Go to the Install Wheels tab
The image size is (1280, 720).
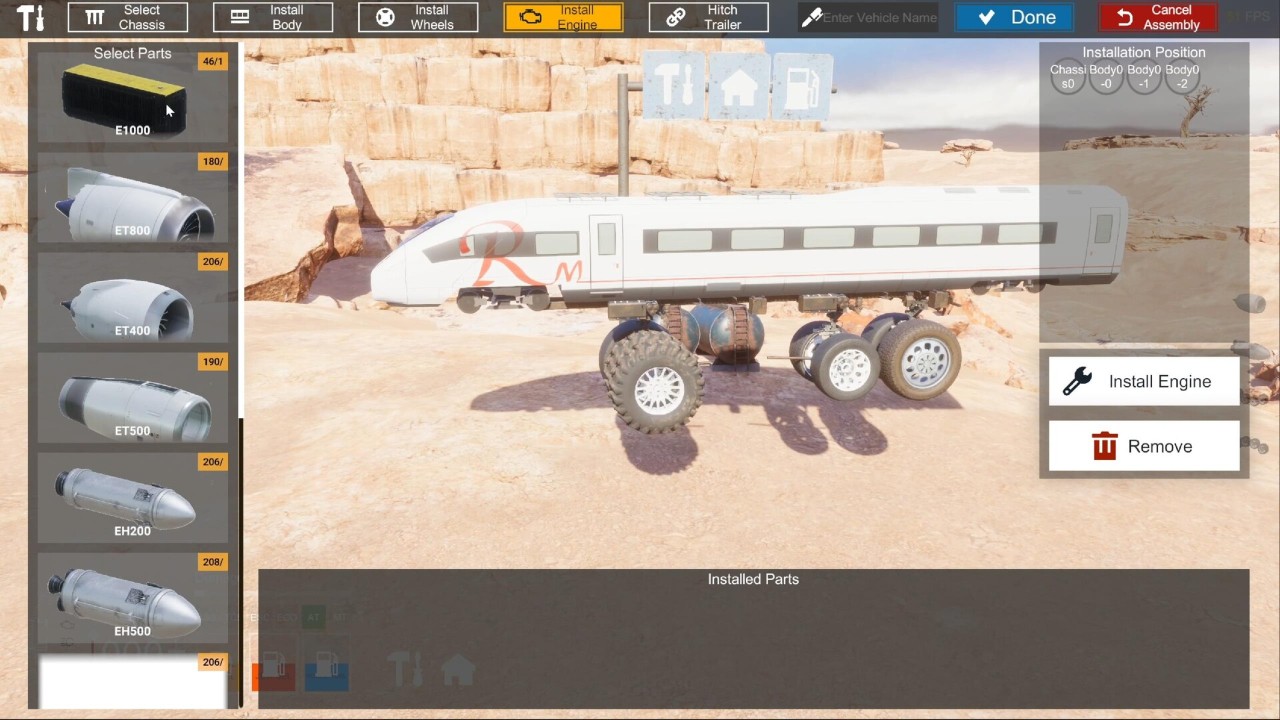point(418,17)
